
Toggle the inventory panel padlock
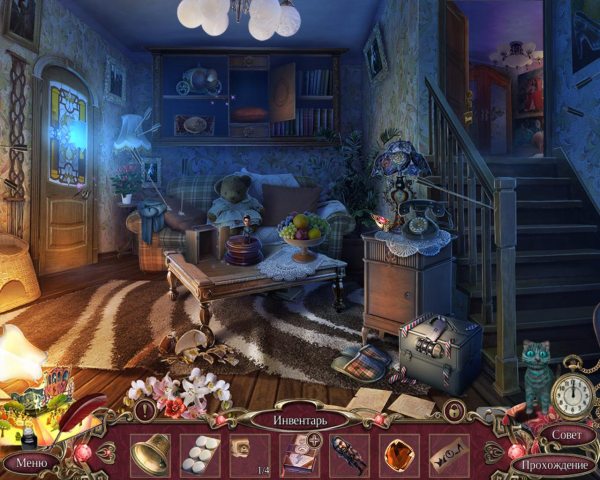click(453, 411)
